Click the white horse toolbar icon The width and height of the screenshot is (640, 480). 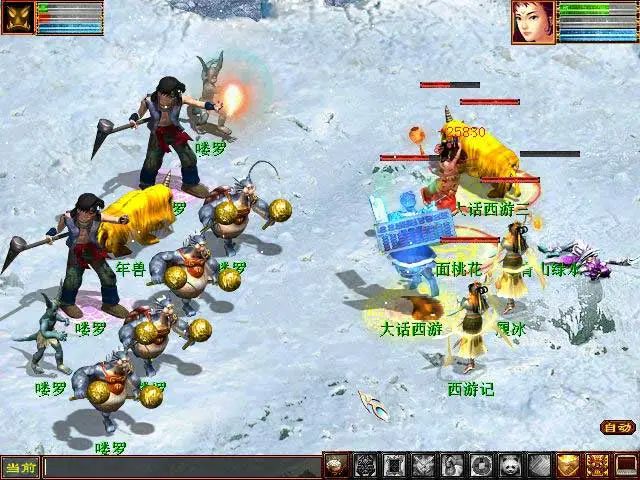coord(452,465)
